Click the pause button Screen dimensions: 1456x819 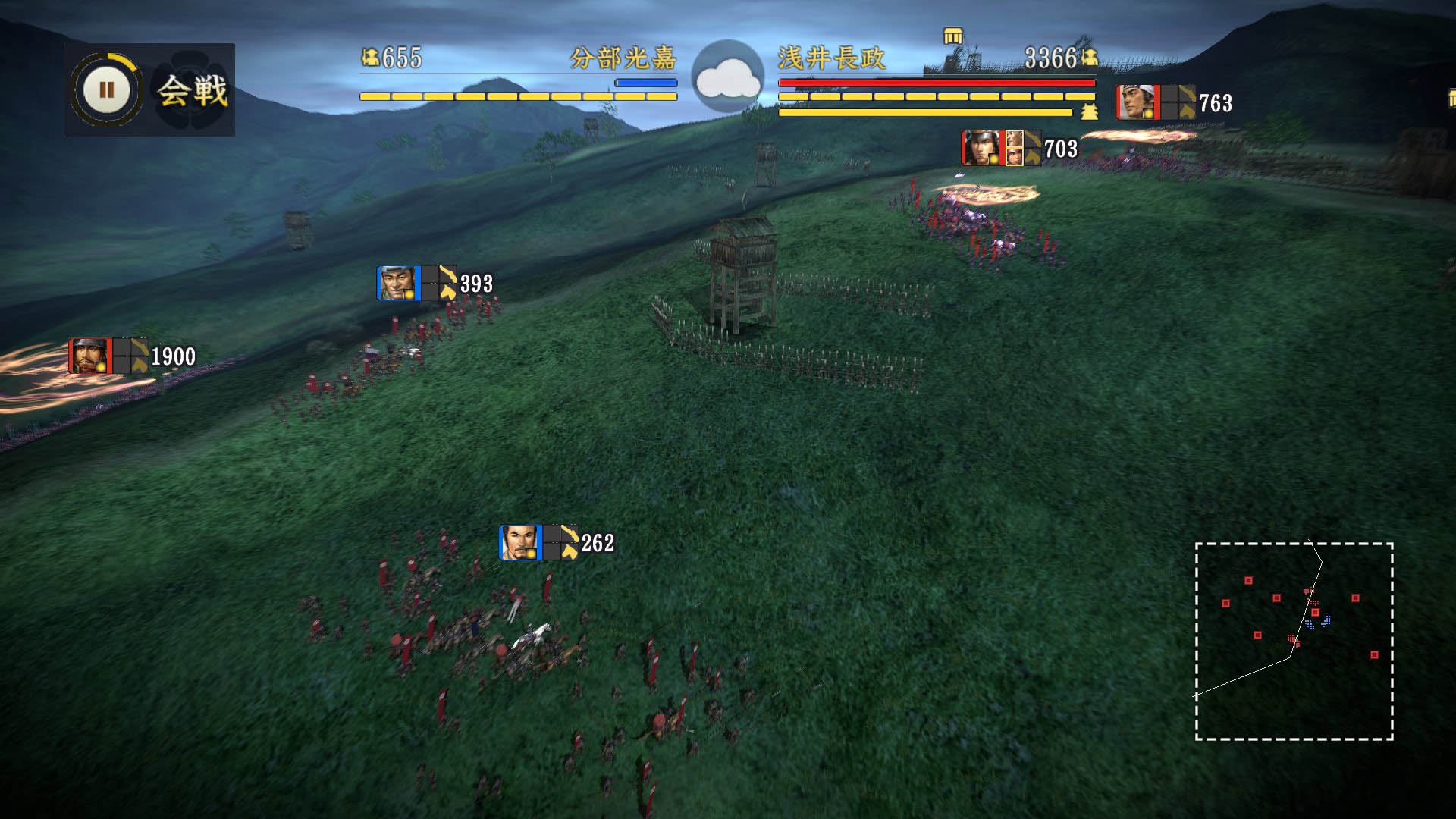(106, 90)
